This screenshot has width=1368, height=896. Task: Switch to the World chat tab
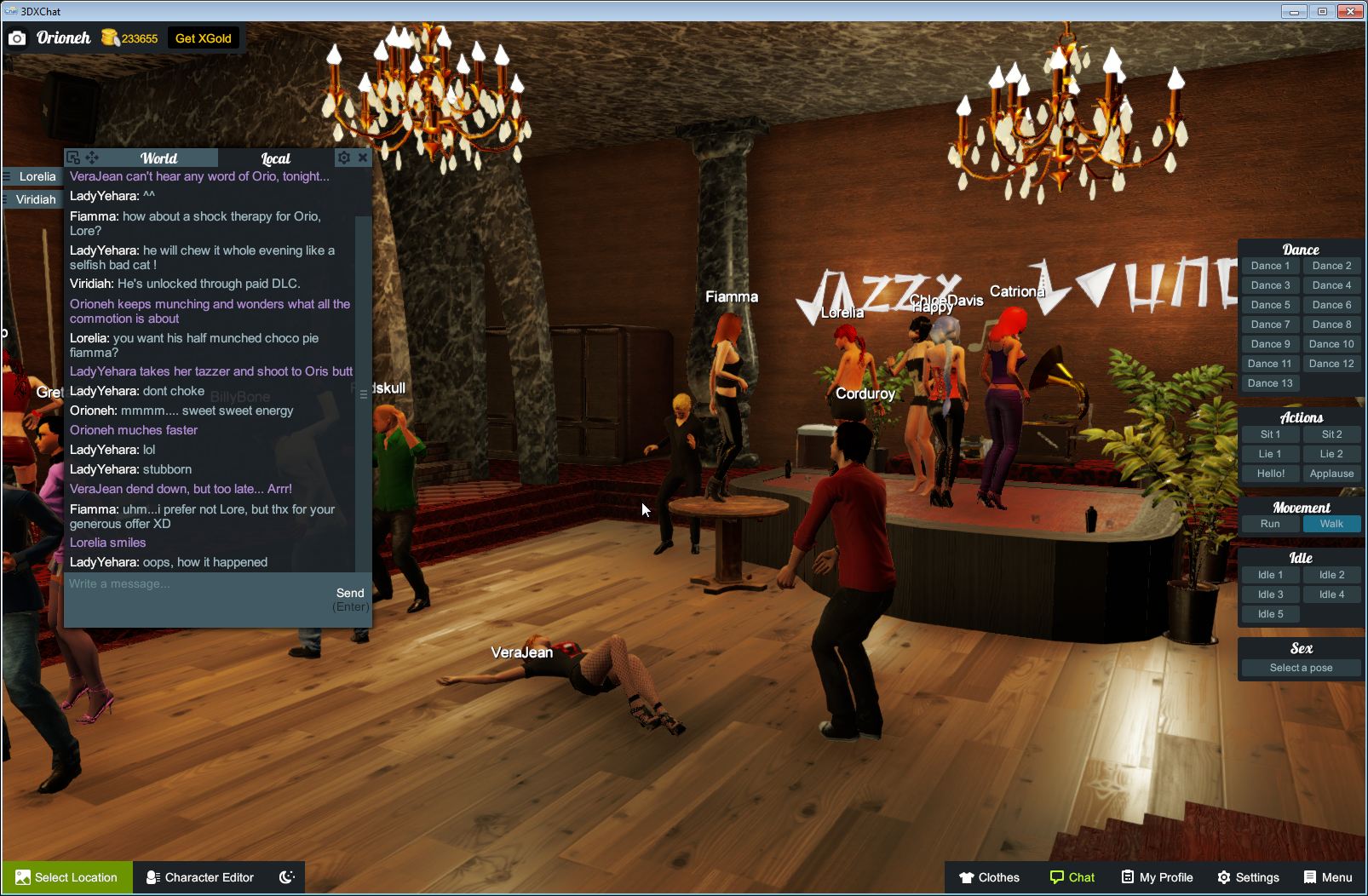(x=158, y=158)
